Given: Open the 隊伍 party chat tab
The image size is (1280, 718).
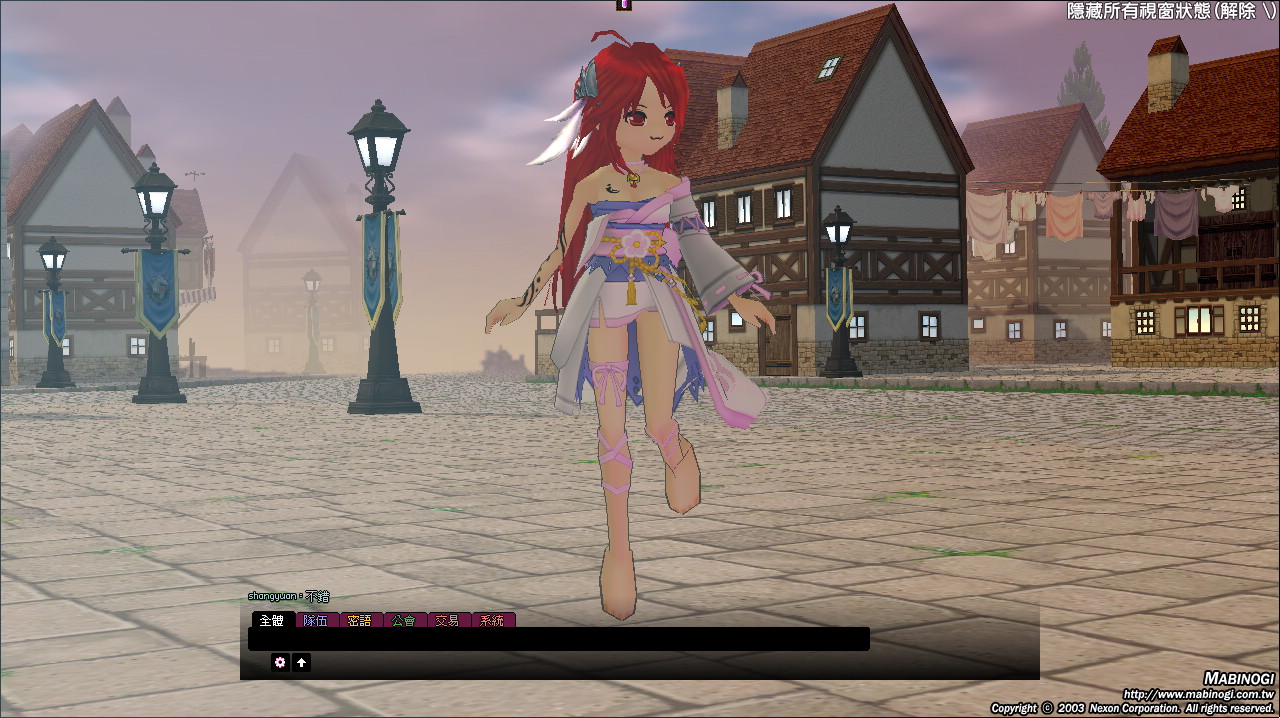Looking at the screenshot, I should [x=316, y=620].
